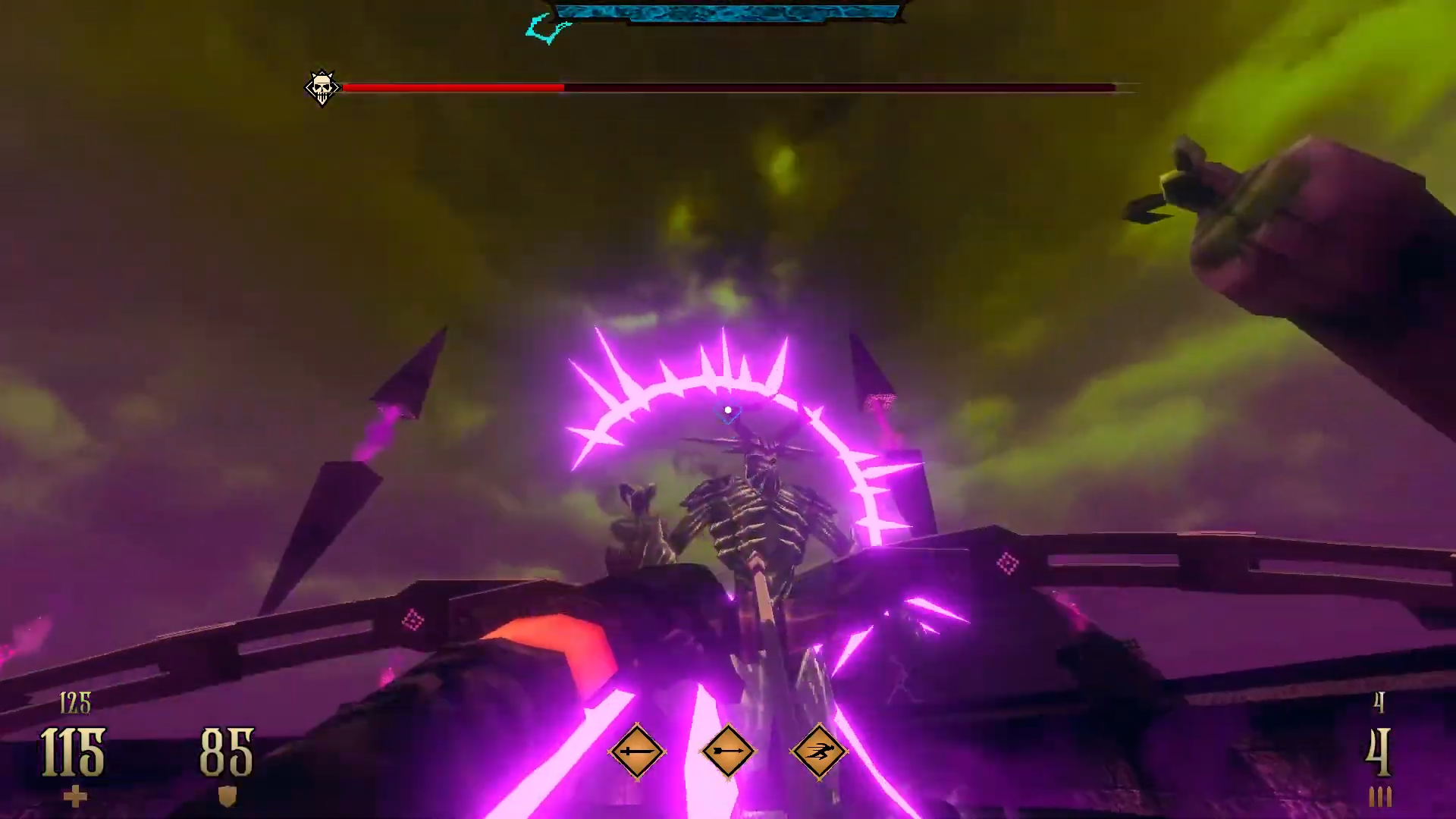Click the boss skull emblem
This screenshot has width=1456, height=819.
[322, 88]
